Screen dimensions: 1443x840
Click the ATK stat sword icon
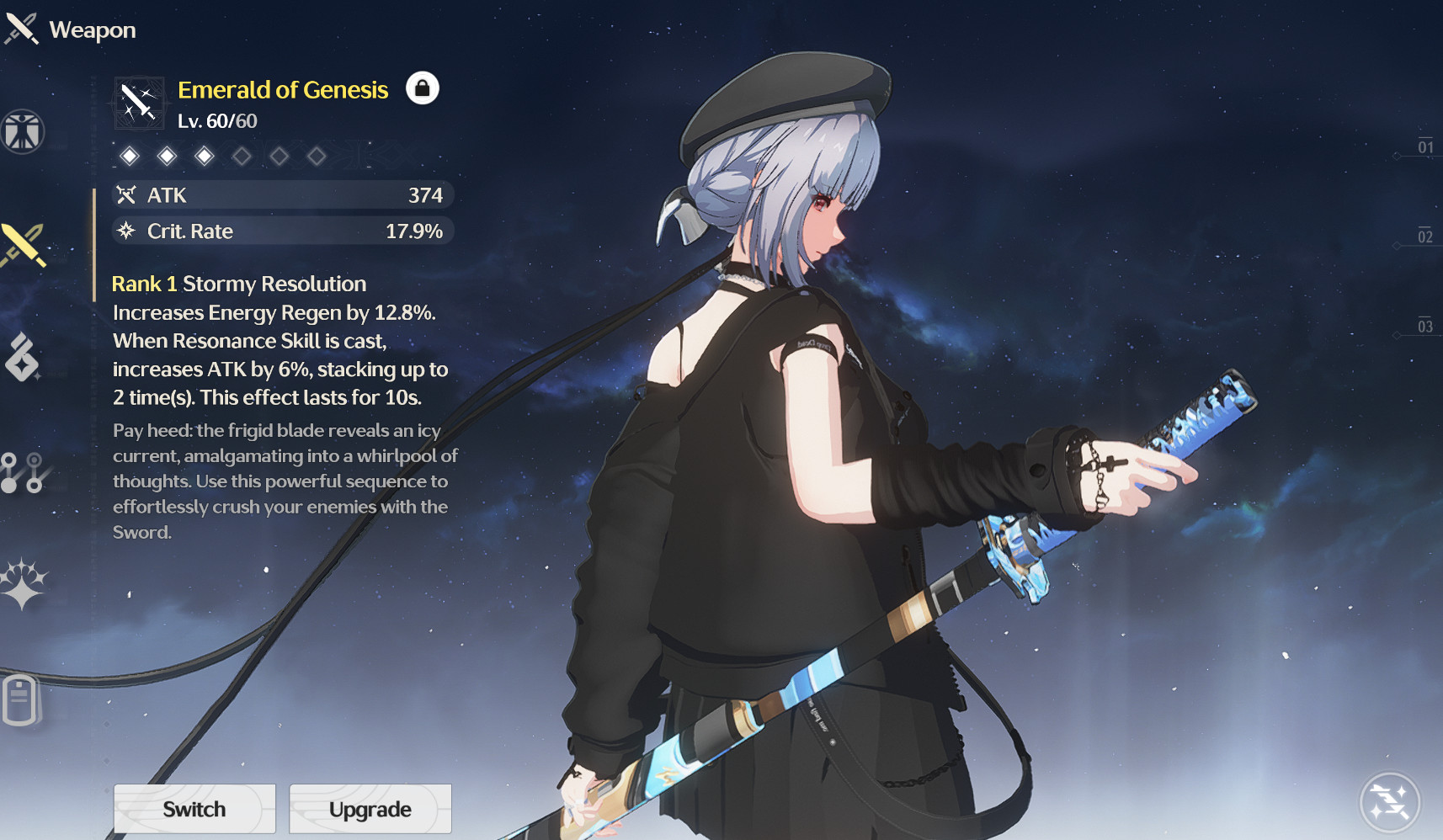pos(126,194)
